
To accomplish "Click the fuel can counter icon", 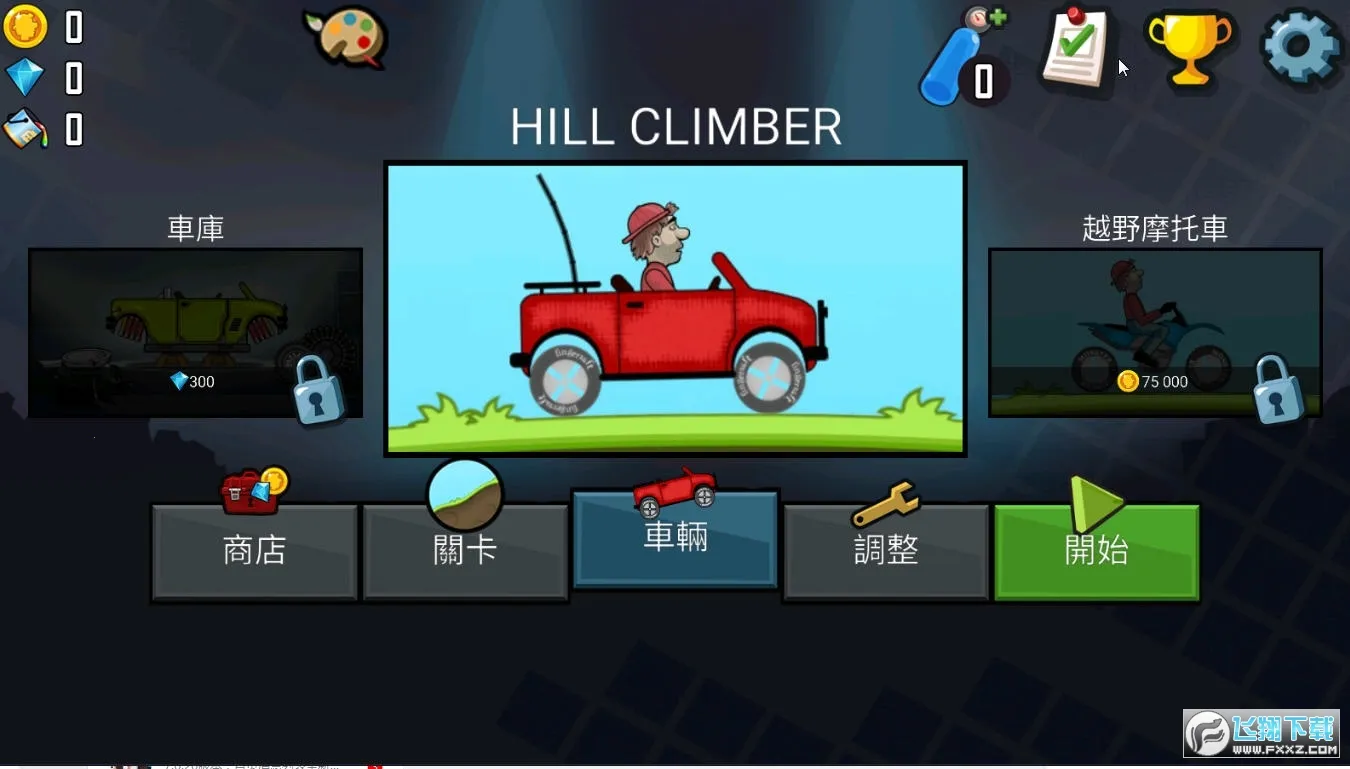I will coord(25,128).
